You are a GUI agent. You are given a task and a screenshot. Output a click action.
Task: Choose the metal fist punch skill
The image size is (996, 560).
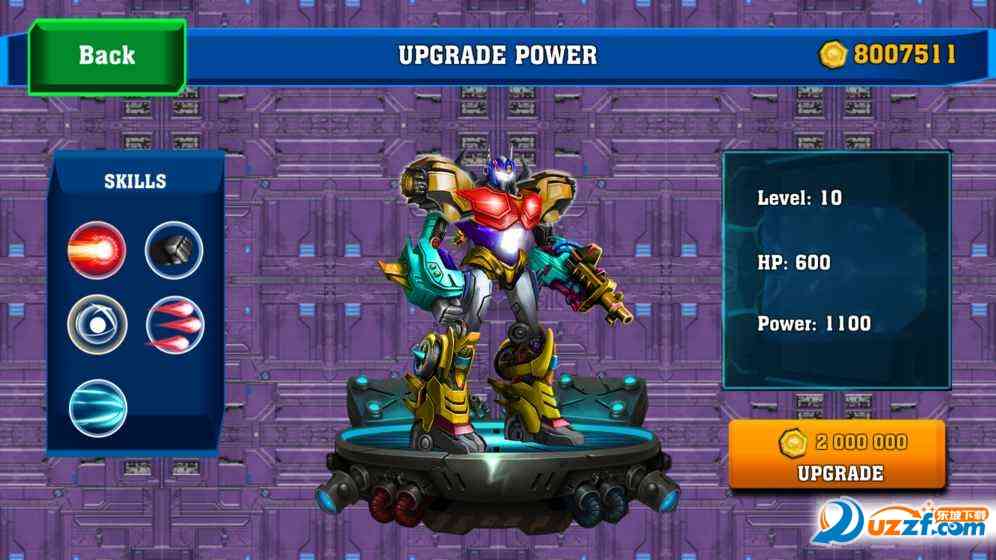pyautogui.click(x=174, y=249)
